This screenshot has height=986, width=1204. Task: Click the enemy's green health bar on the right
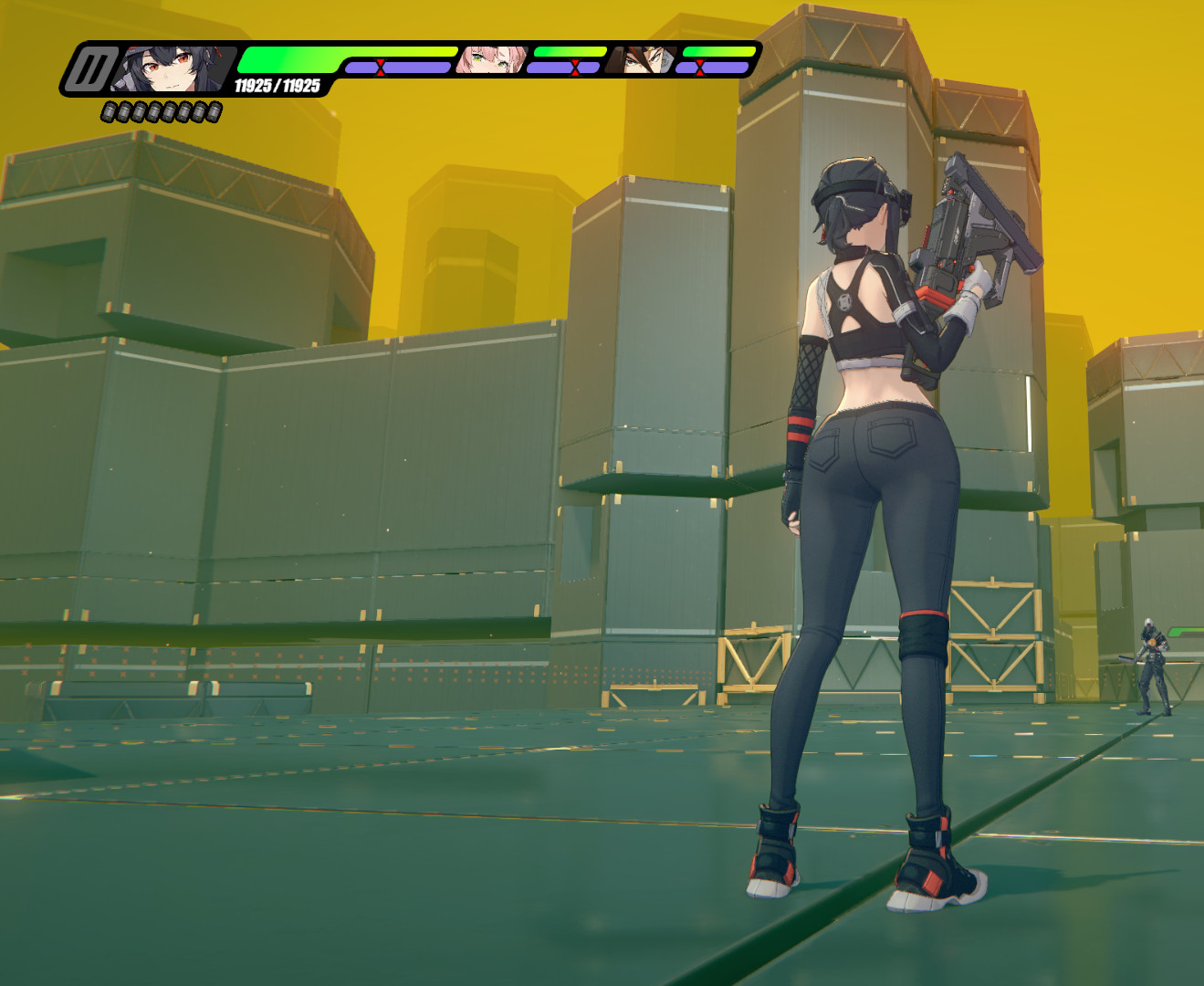(1187, 630)
